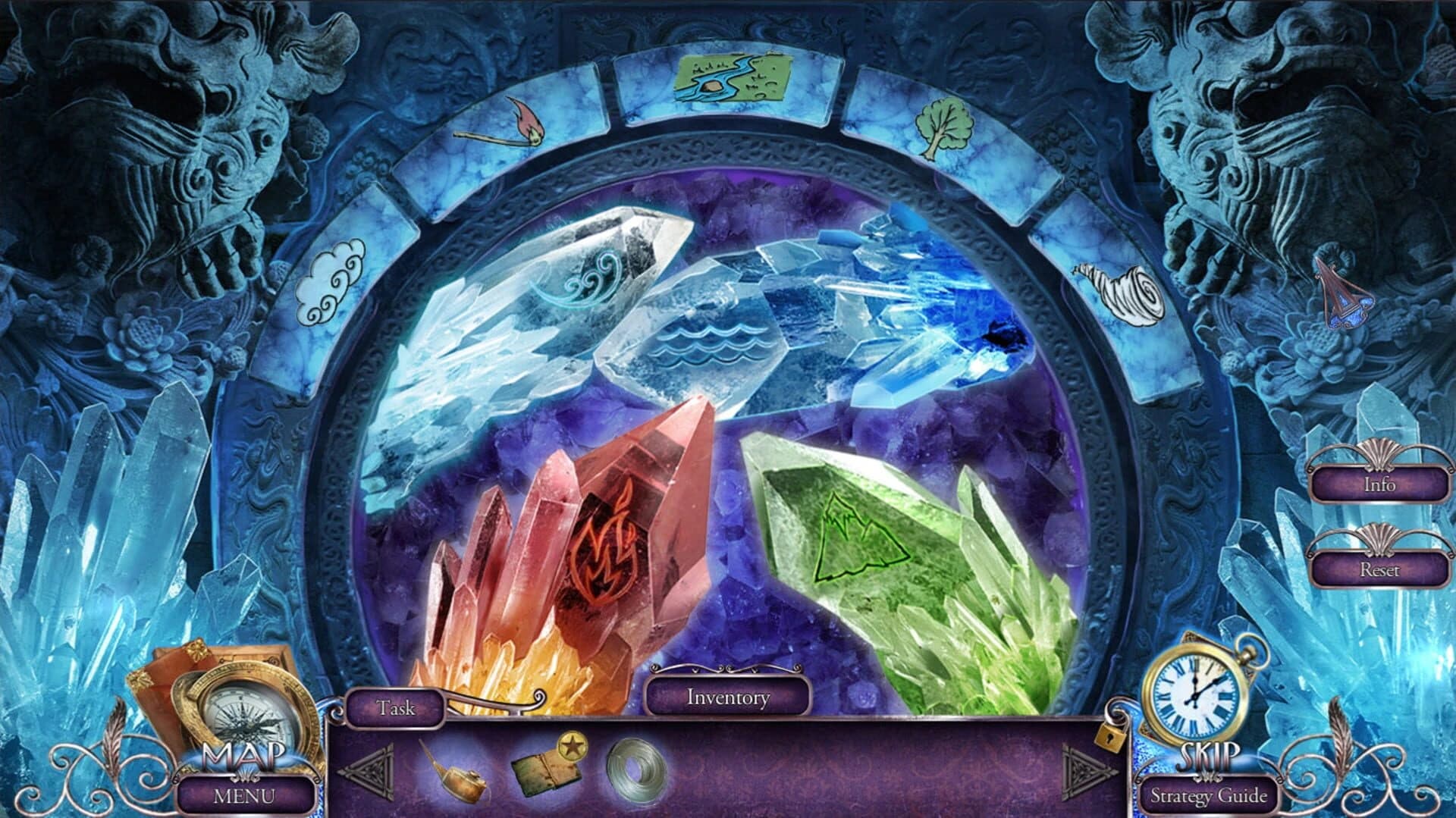Viewport: 1456px width, 818px height.
Task: Select the cloud symbol tile on the arc
Action: point(332,278)
